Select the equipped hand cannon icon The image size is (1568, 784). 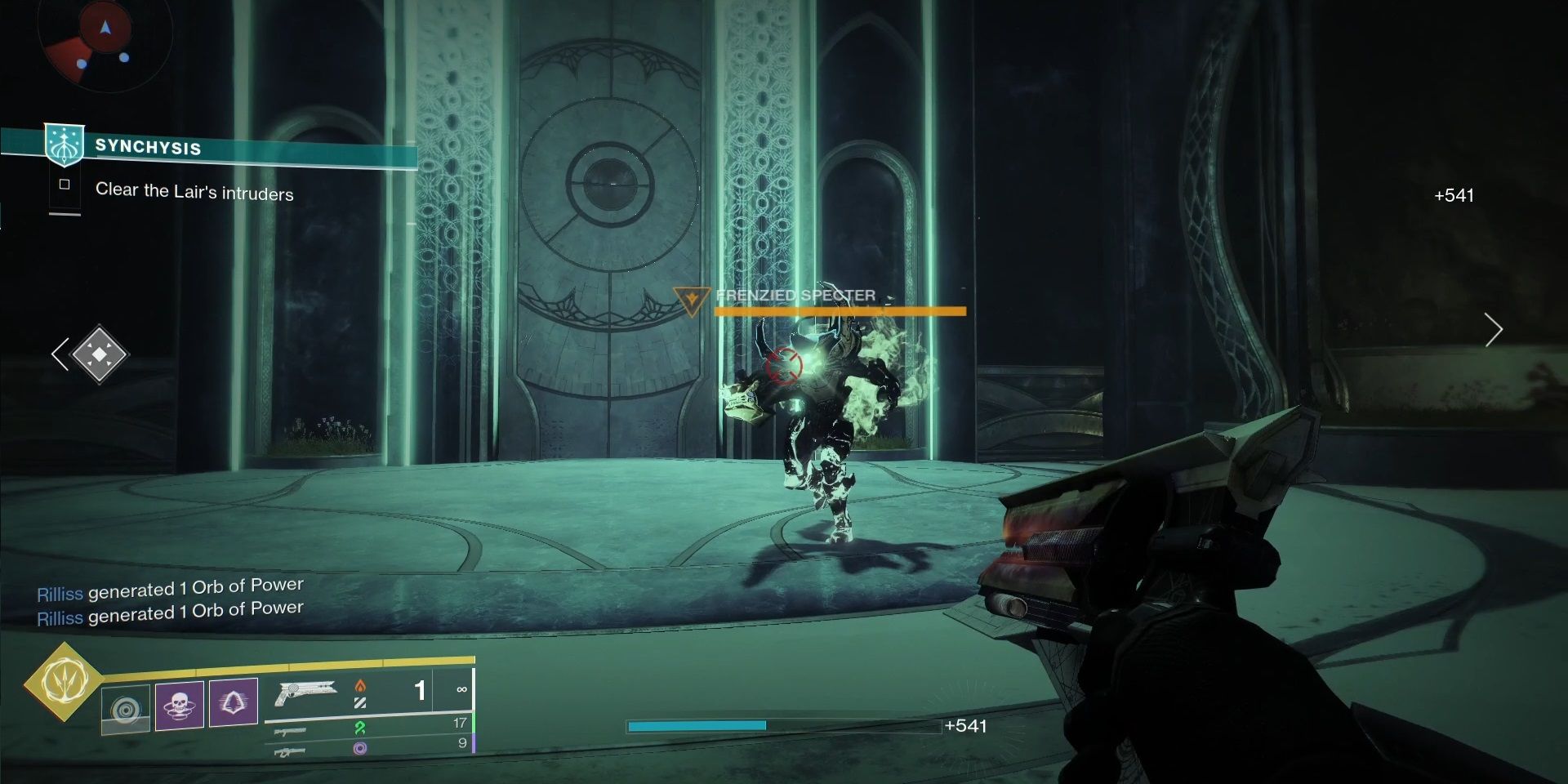(x=310, y=692)
